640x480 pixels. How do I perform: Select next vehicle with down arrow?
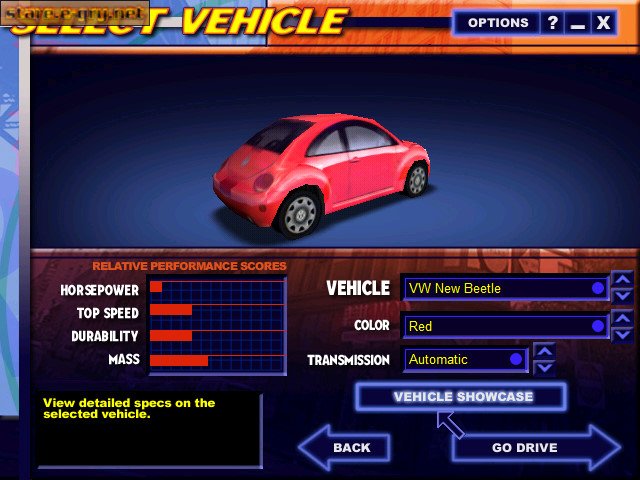click(x=622, y=296)
